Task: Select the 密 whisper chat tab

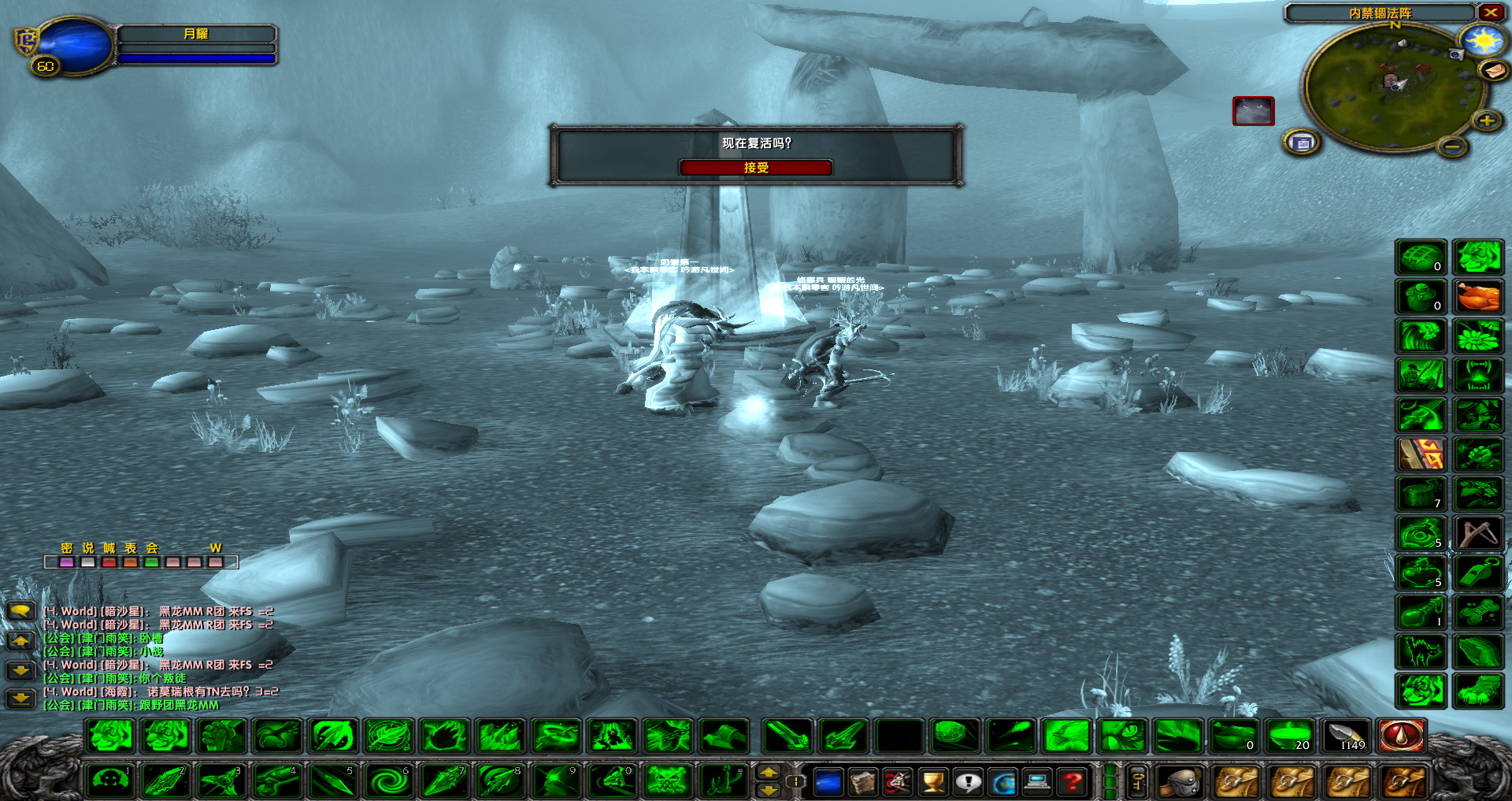Action: coord(67,548)
